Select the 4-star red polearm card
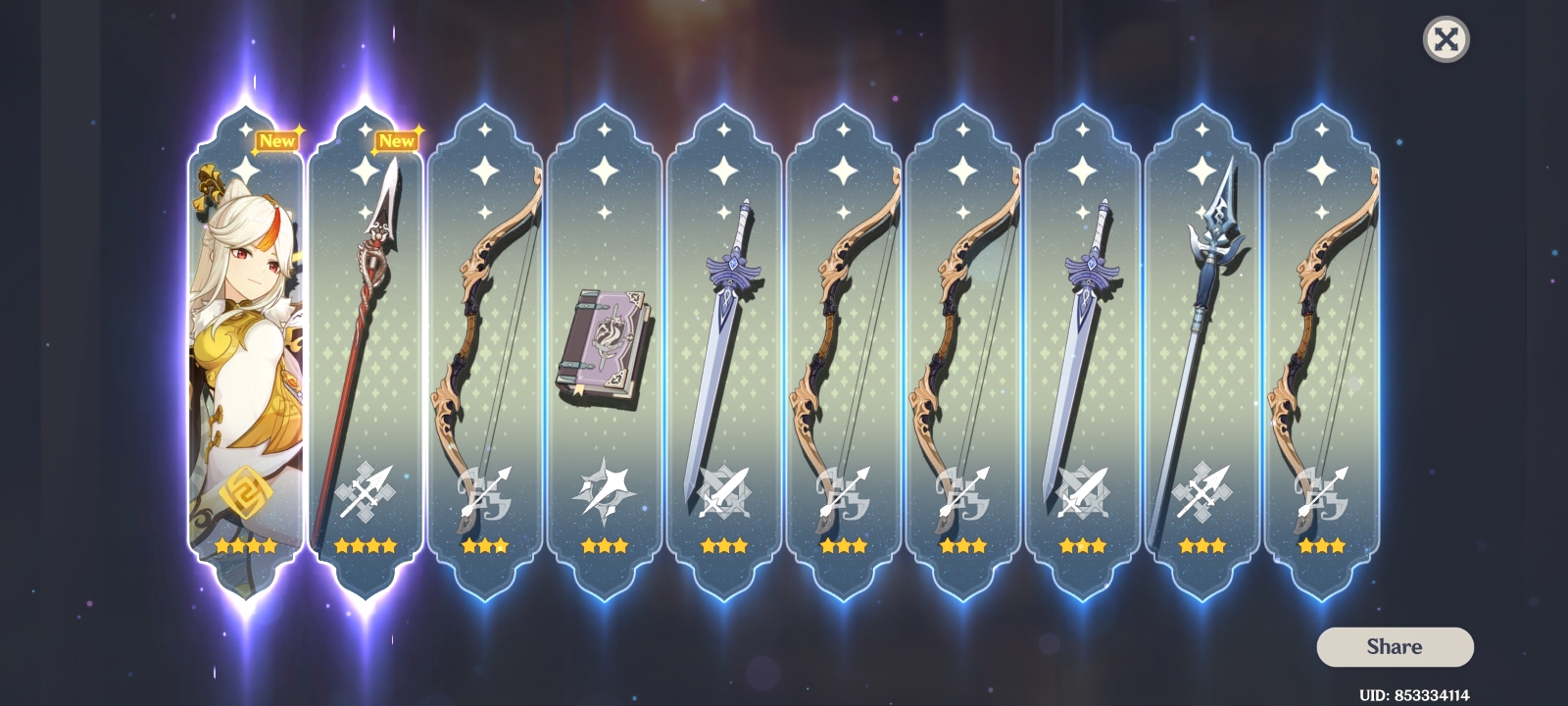The image size is (1568, 706). 363,343
